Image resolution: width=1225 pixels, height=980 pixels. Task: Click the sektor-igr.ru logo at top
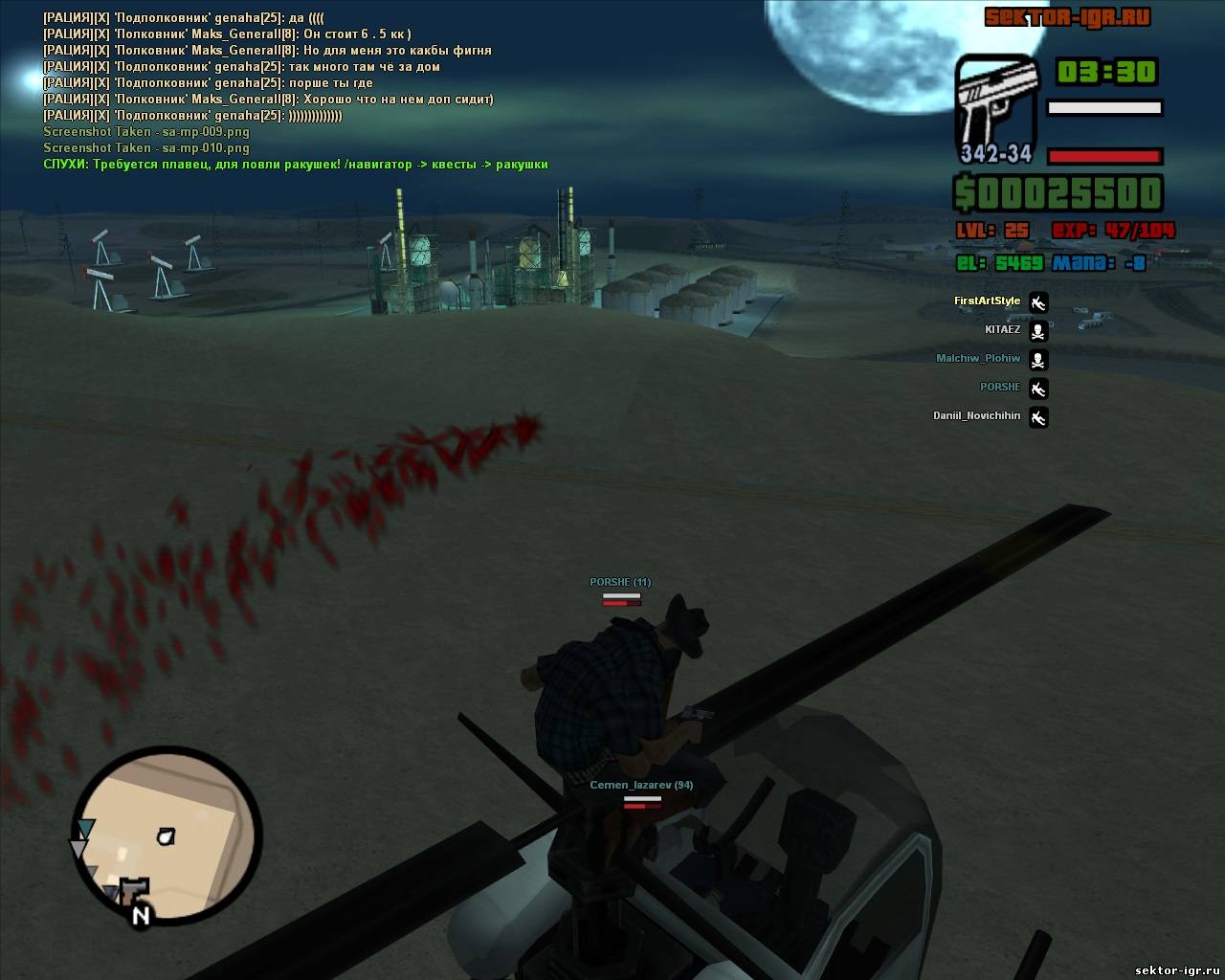(1067, 17)
